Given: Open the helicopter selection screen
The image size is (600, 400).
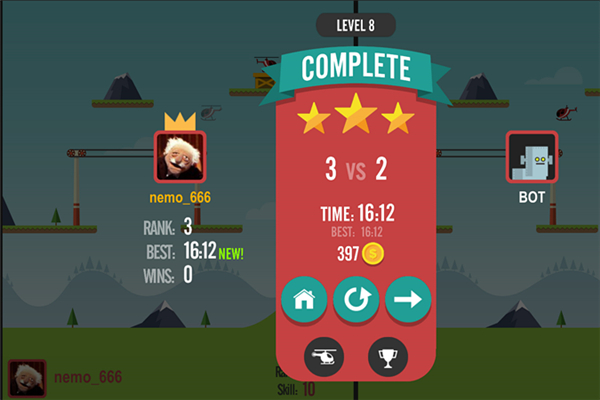Looking at the screenshot, I should (x=326, y=355).
